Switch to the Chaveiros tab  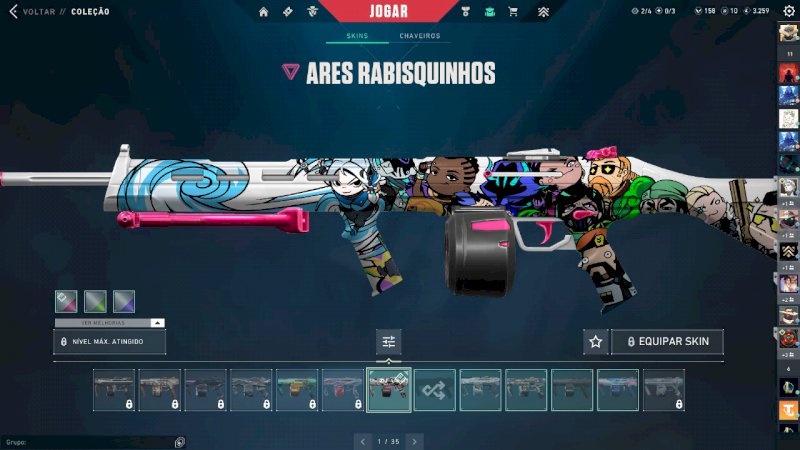pos(419,36)
